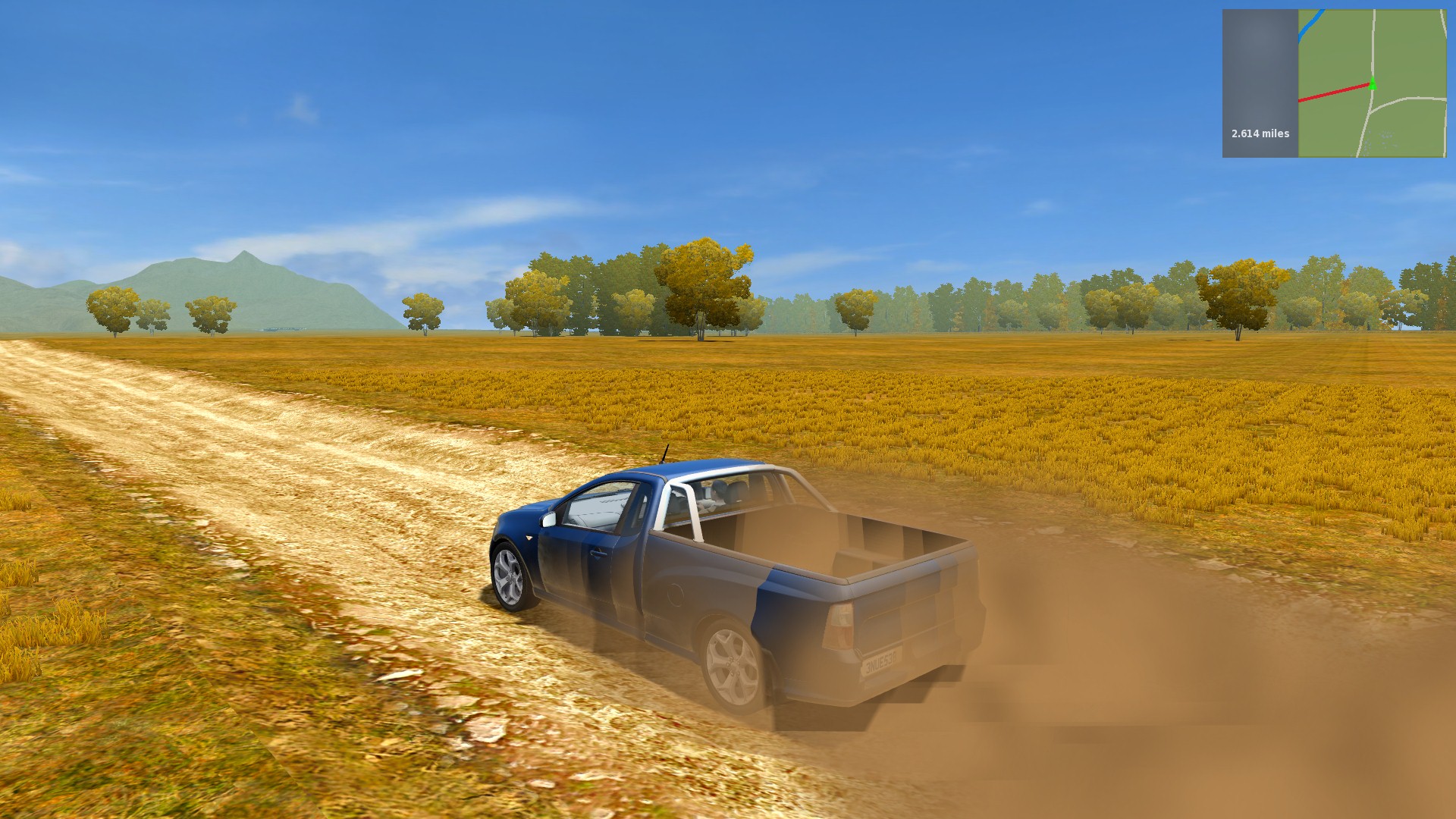Click the blue river shown on the minimap
Image resolution: width=1456 pixels, height=819 pixels.
[x=1308, y=27]
